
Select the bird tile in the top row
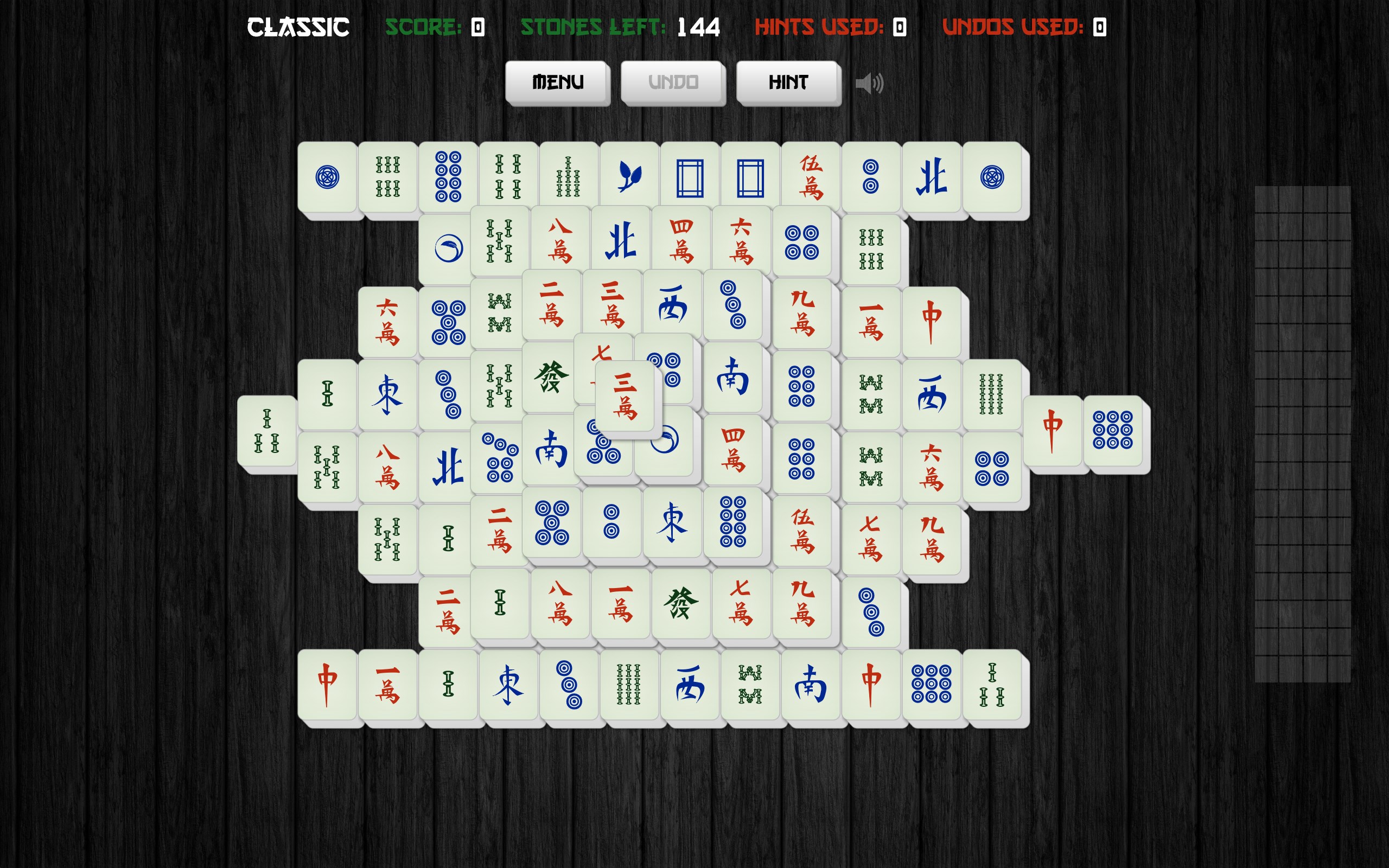(628, 176)
